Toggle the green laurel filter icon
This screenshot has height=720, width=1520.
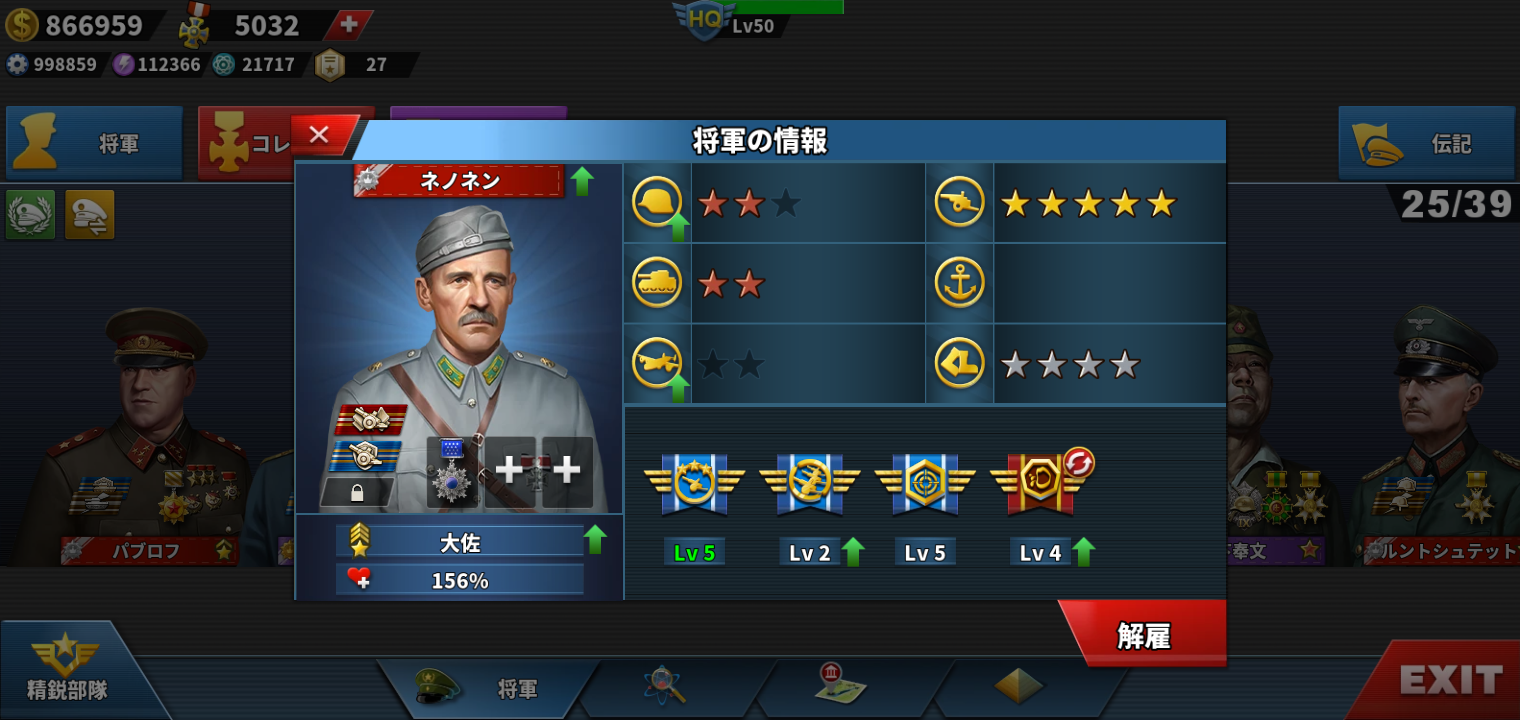pos(30,214)
